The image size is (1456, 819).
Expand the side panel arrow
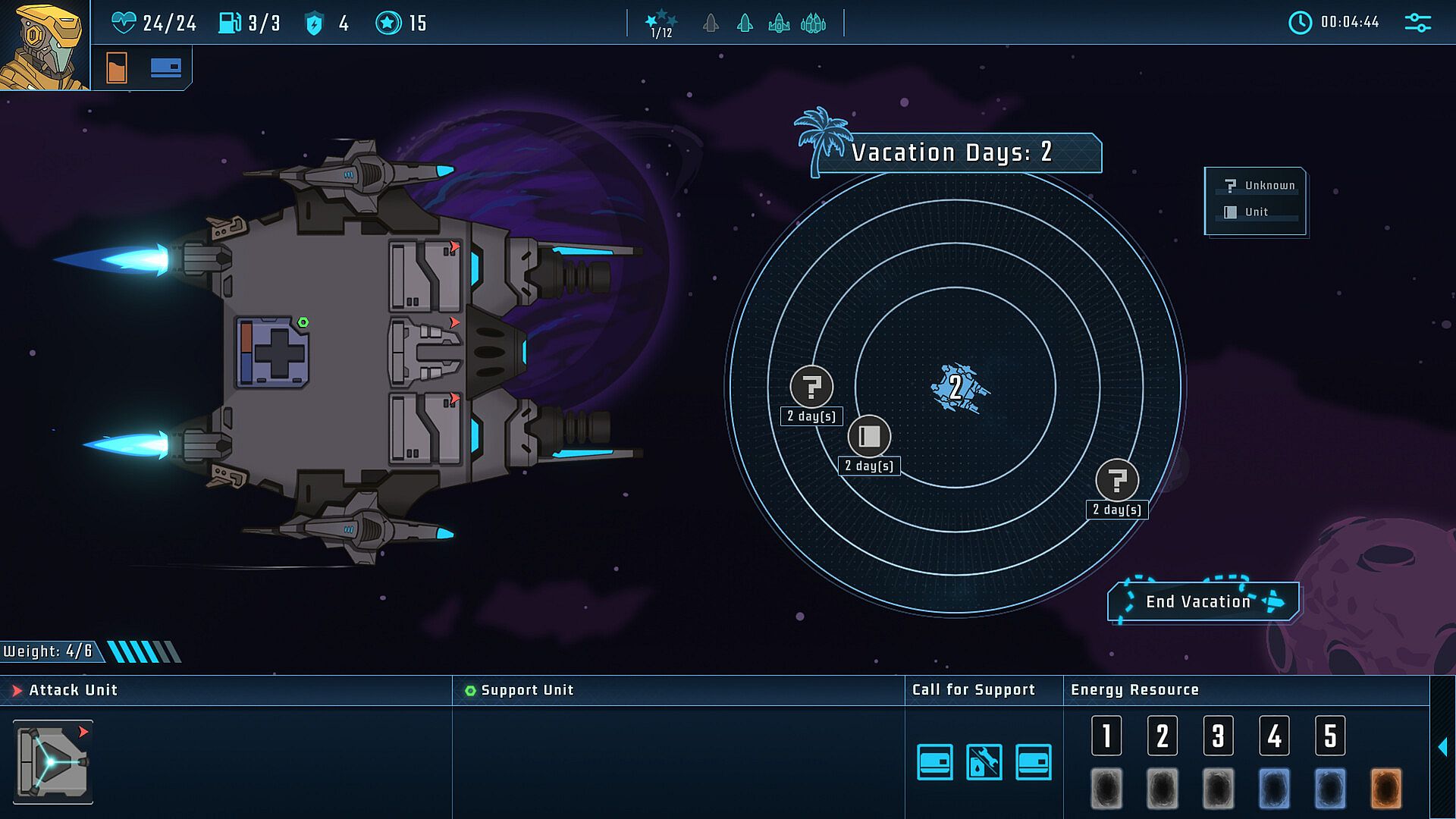[1442, 747]
